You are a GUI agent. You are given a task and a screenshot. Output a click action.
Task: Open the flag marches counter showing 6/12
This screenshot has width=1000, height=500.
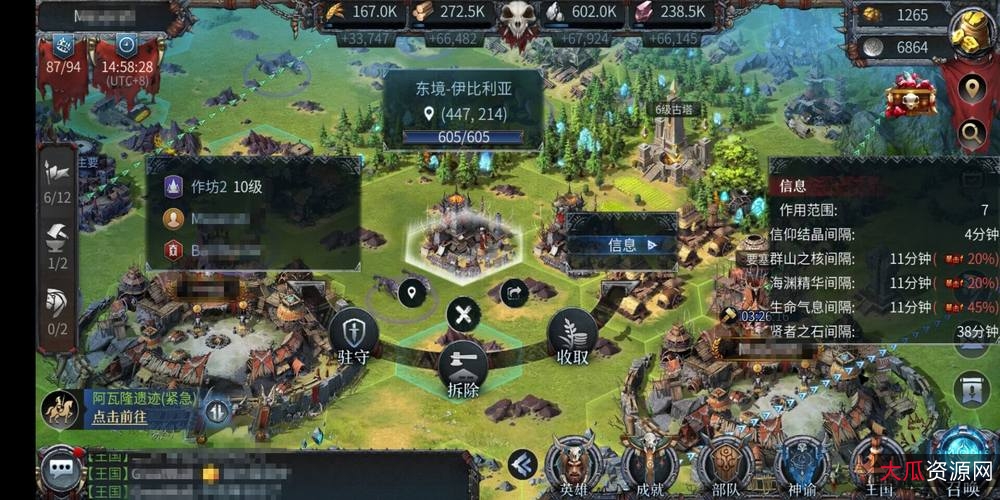[x=56, y=182]
